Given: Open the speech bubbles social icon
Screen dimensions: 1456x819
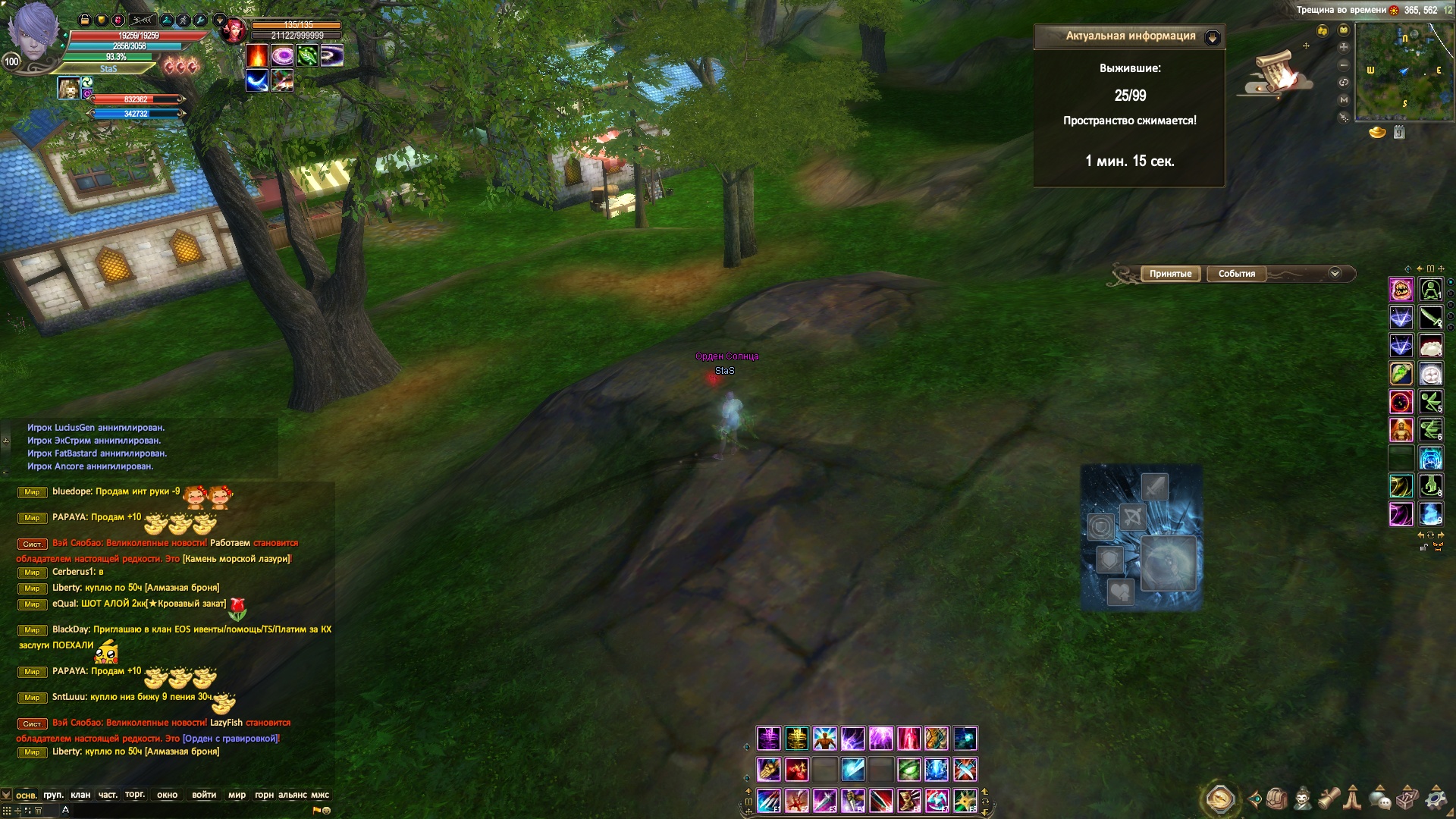Looking at the screenshot, I should pos(1380,799).
